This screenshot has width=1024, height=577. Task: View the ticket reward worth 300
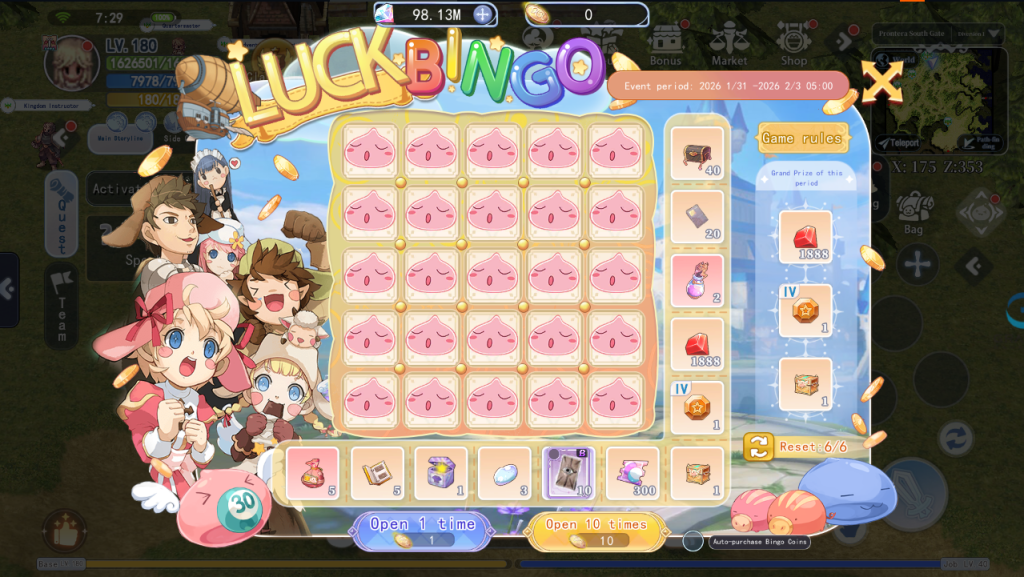point(632,473)
